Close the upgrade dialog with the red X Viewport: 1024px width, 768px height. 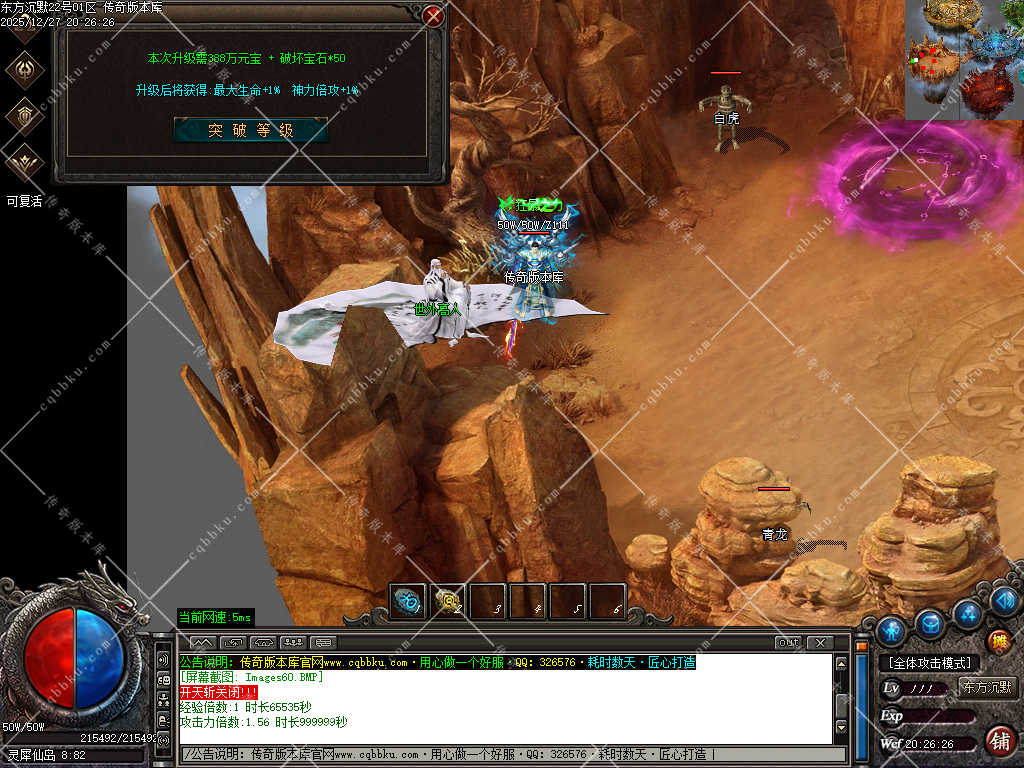pos(433,16)
